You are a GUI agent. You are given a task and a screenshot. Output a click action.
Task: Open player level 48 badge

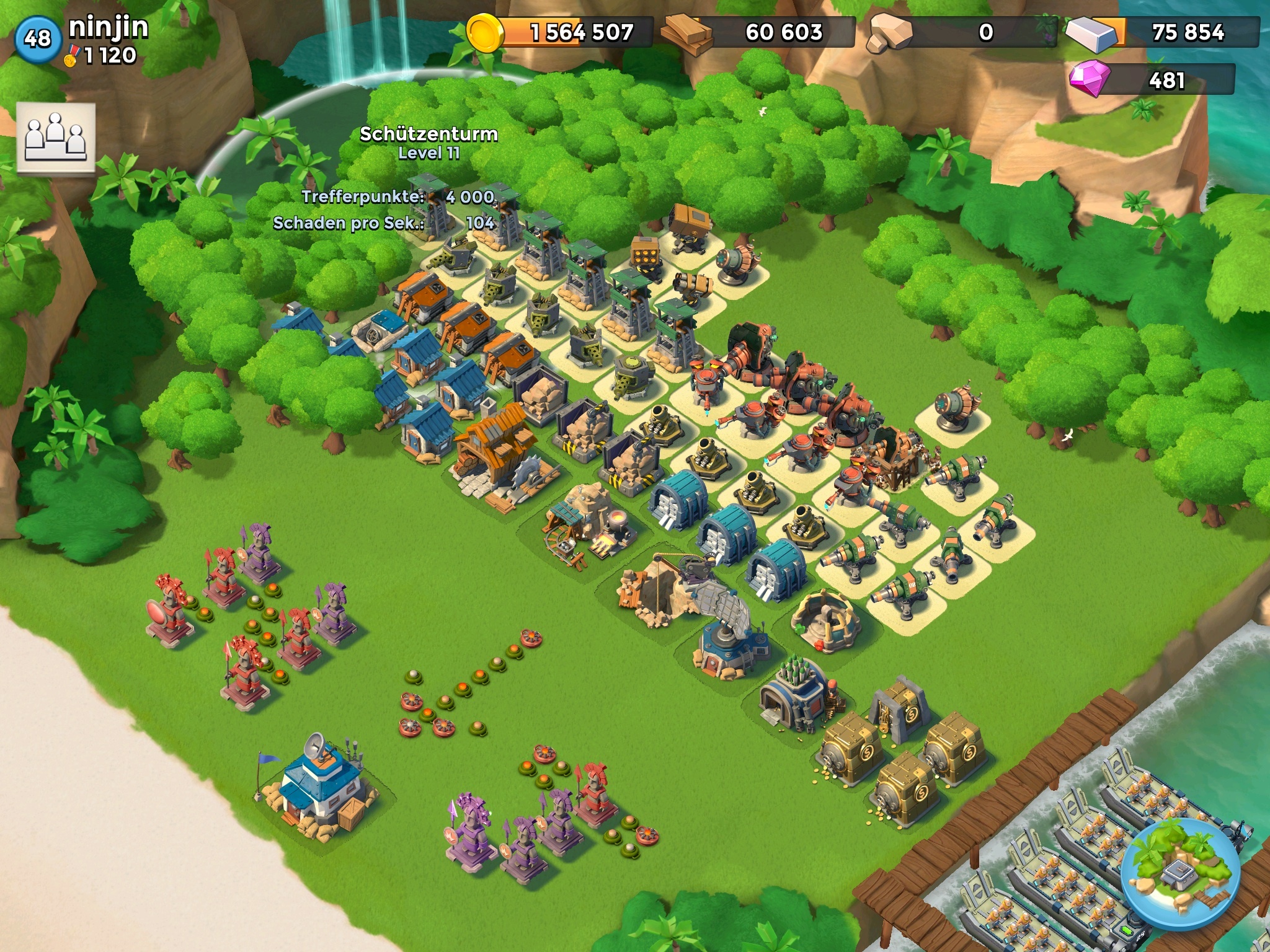pyautogui.click(x=37, y=38)
